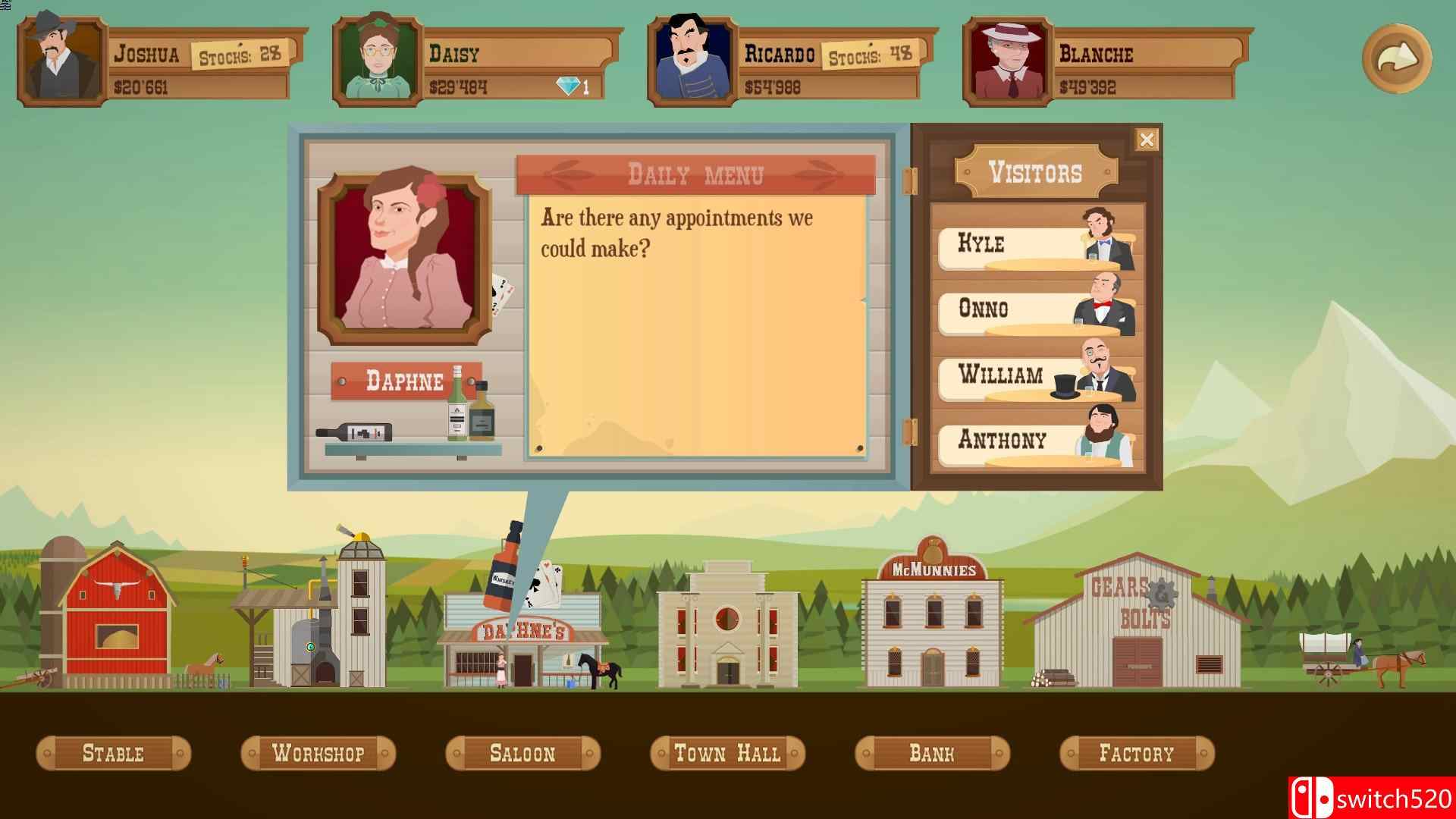The image size is (1456, 819).
Task: Make an appointment with Anthony
Action: coord(1036,441)
